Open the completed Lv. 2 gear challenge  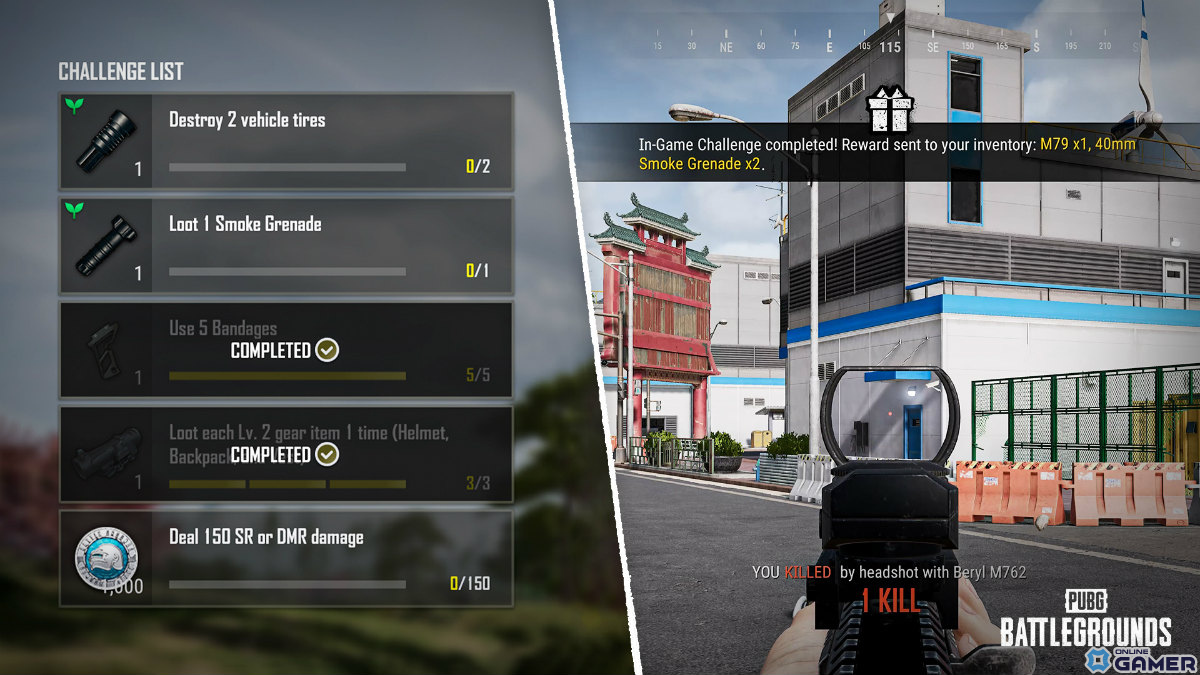tap(286, 454)
